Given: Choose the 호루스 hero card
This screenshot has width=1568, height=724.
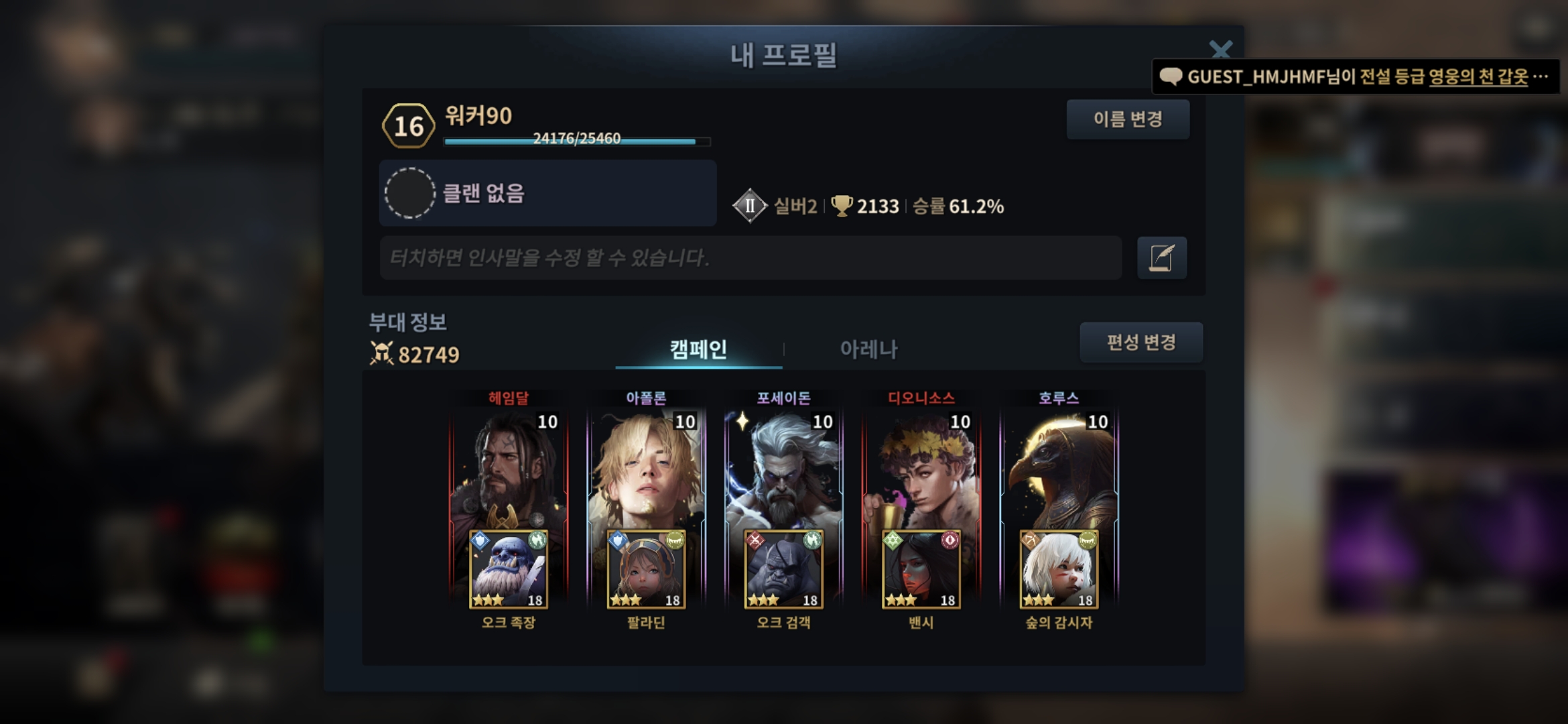Looking at the screenshot, I should [x=1059, y=469].
